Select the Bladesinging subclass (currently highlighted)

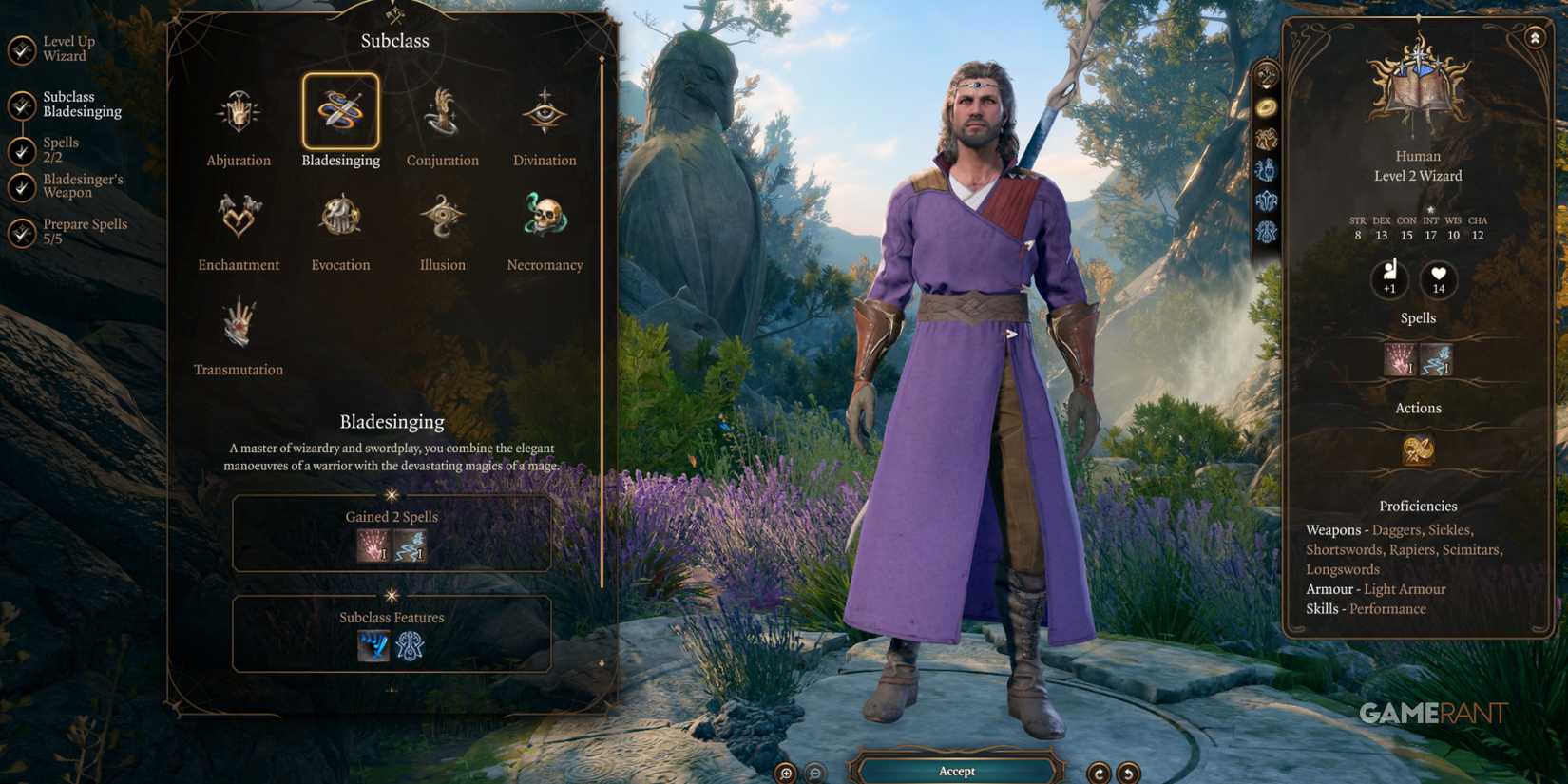point(340,112)
